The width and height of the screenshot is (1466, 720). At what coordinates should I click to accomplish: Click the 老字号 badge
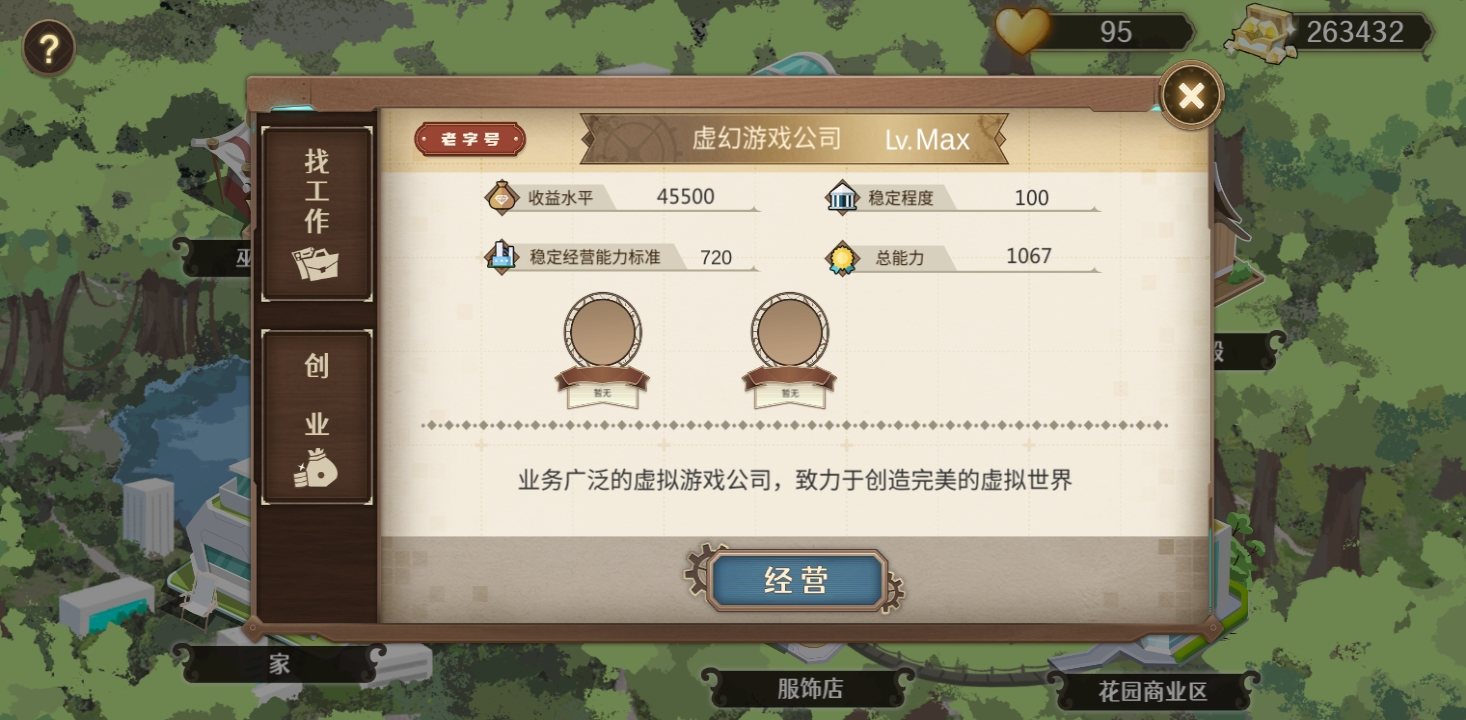click(x=470, y=140)
